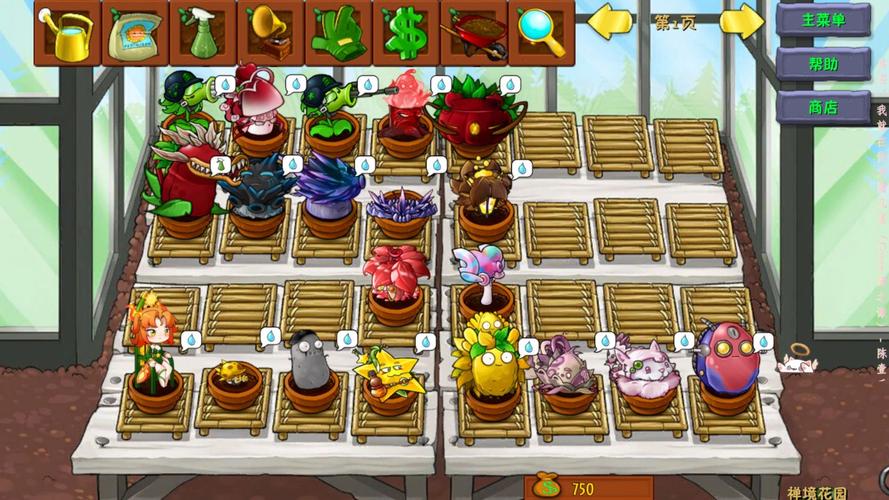The height and width of the screenshot is (500, 889).
Task: Go to the next garden page
Action: point(741,21)
